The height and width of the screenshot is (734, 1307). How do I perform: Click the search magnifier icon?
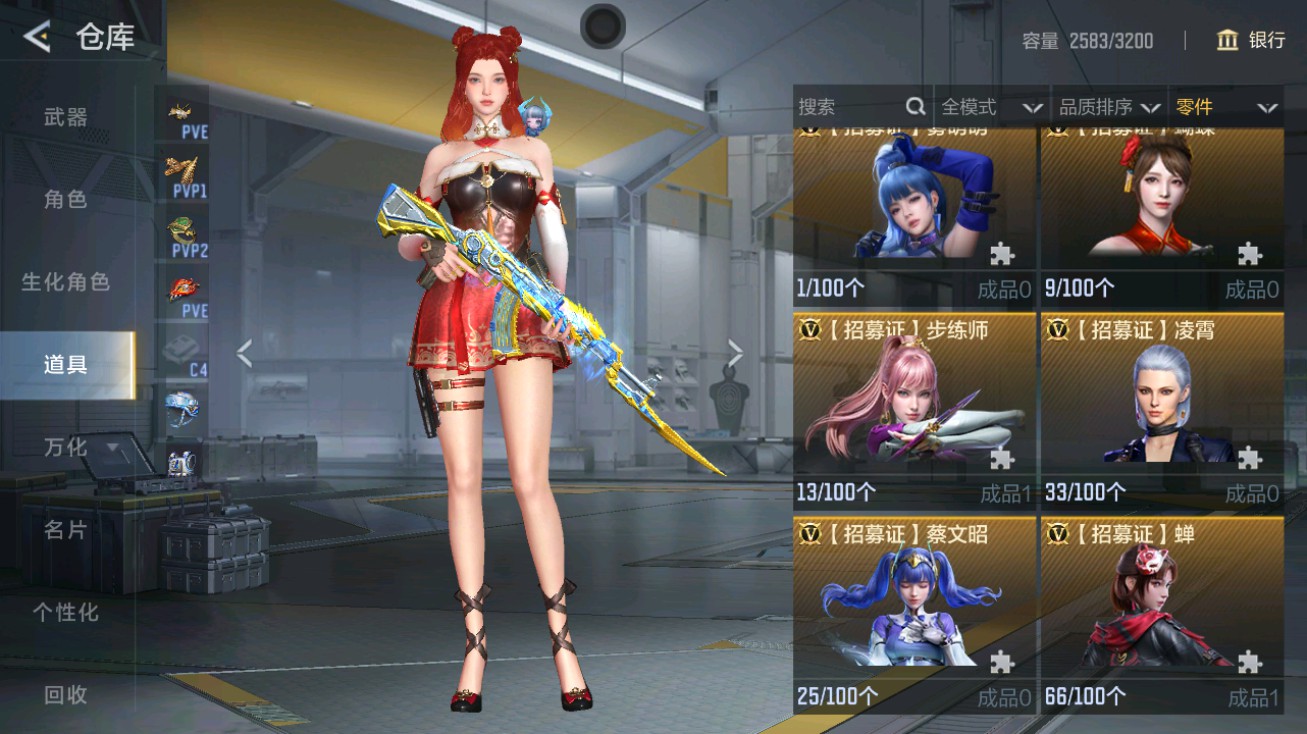(x=915, y=106)
